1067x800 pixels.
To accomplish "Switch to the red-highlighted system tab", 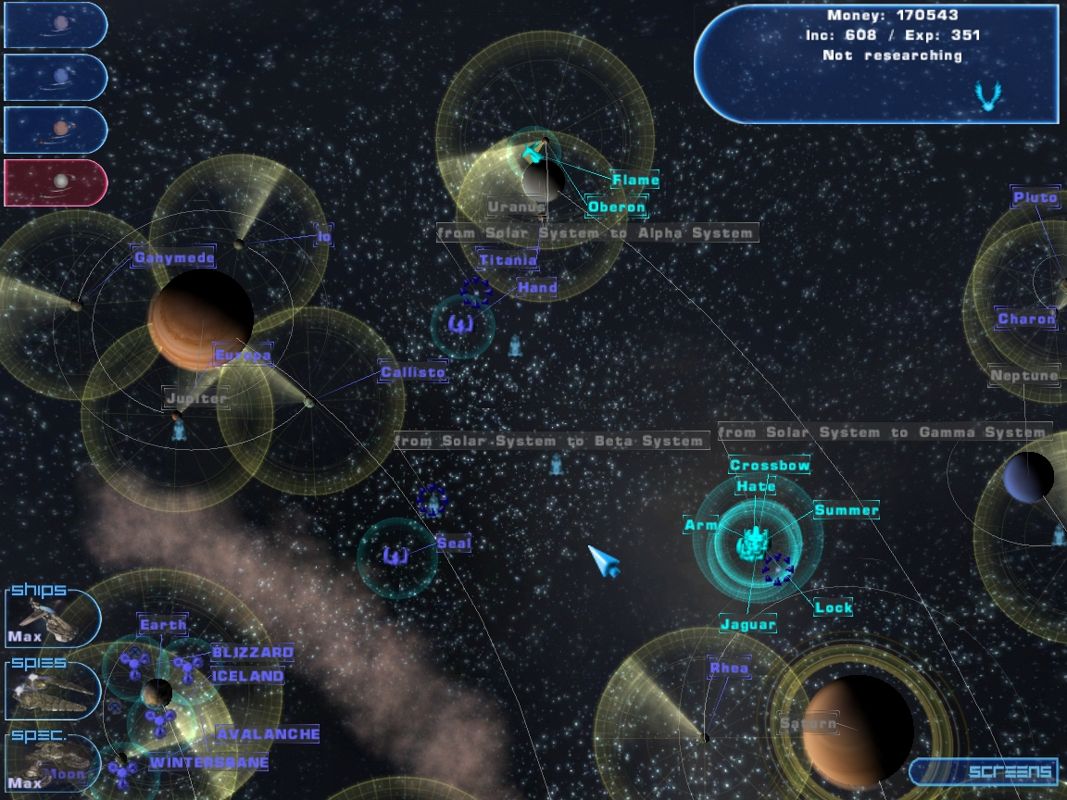I will click(x=54, y=182).
